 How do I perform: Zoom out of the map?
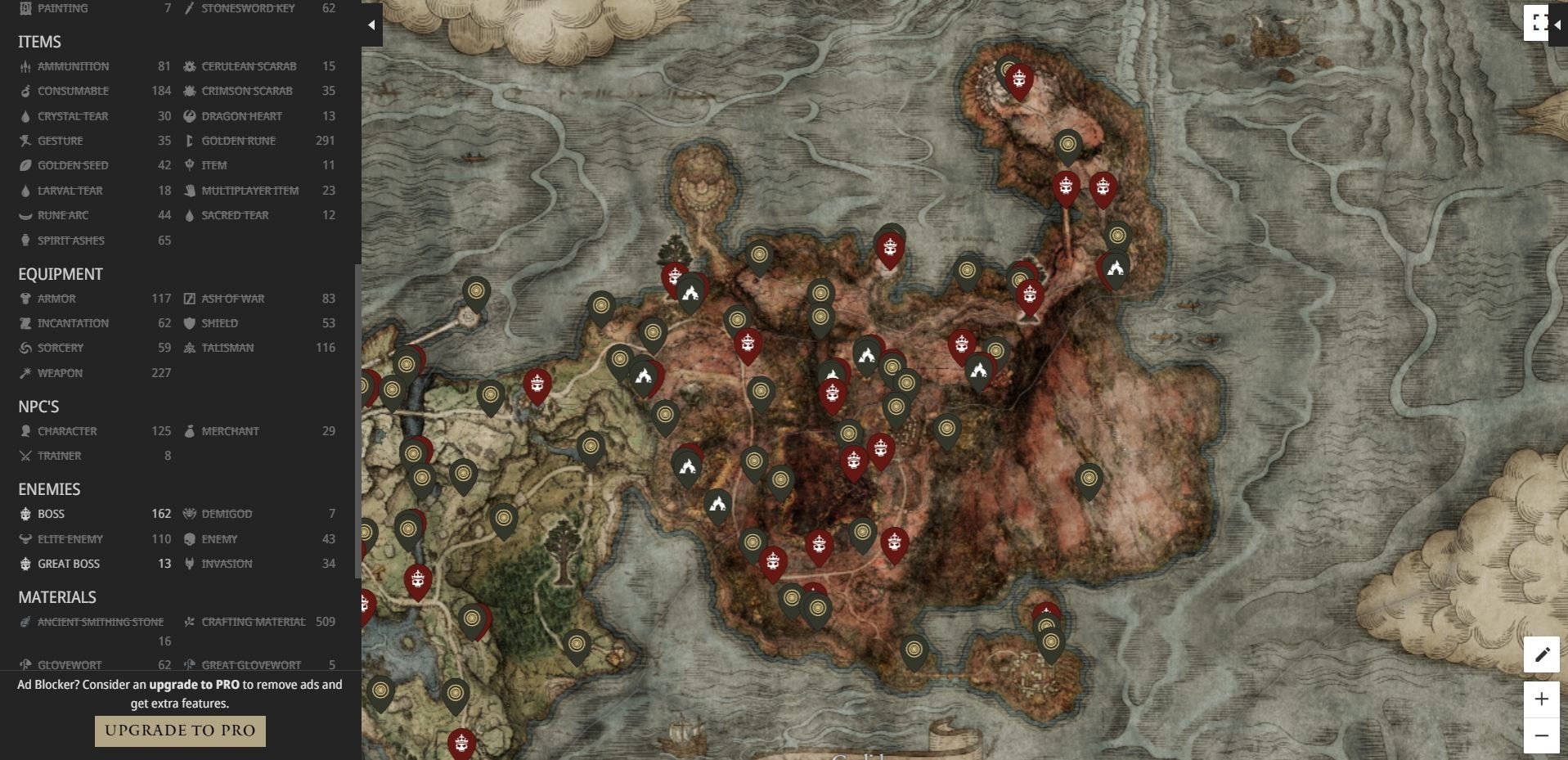(1543, 735)
